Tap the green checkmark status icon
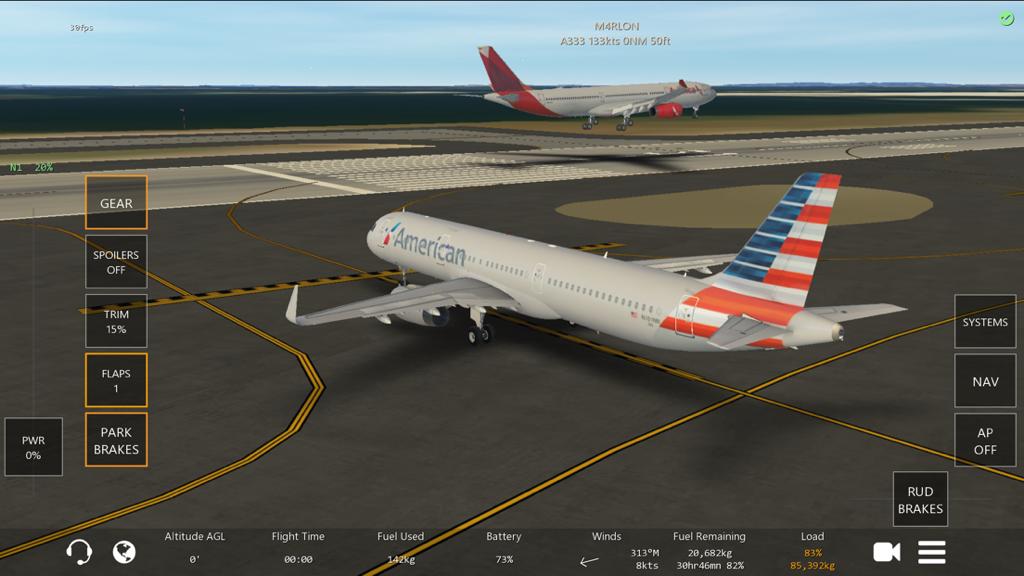The image size is (1024, 576). [1007, 19]
